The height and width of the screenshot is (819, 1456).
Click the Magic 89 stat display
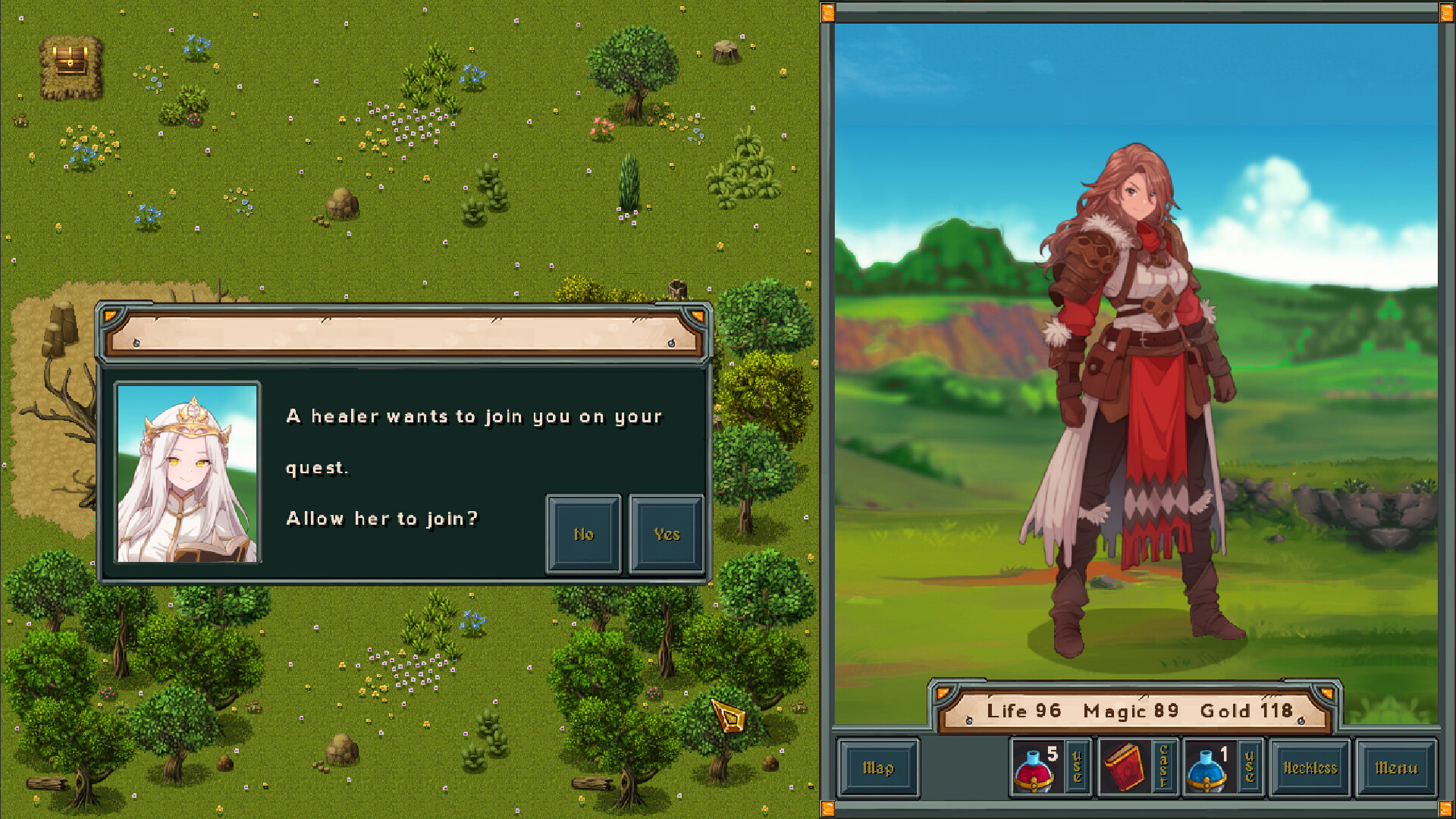coord(1128,711)
